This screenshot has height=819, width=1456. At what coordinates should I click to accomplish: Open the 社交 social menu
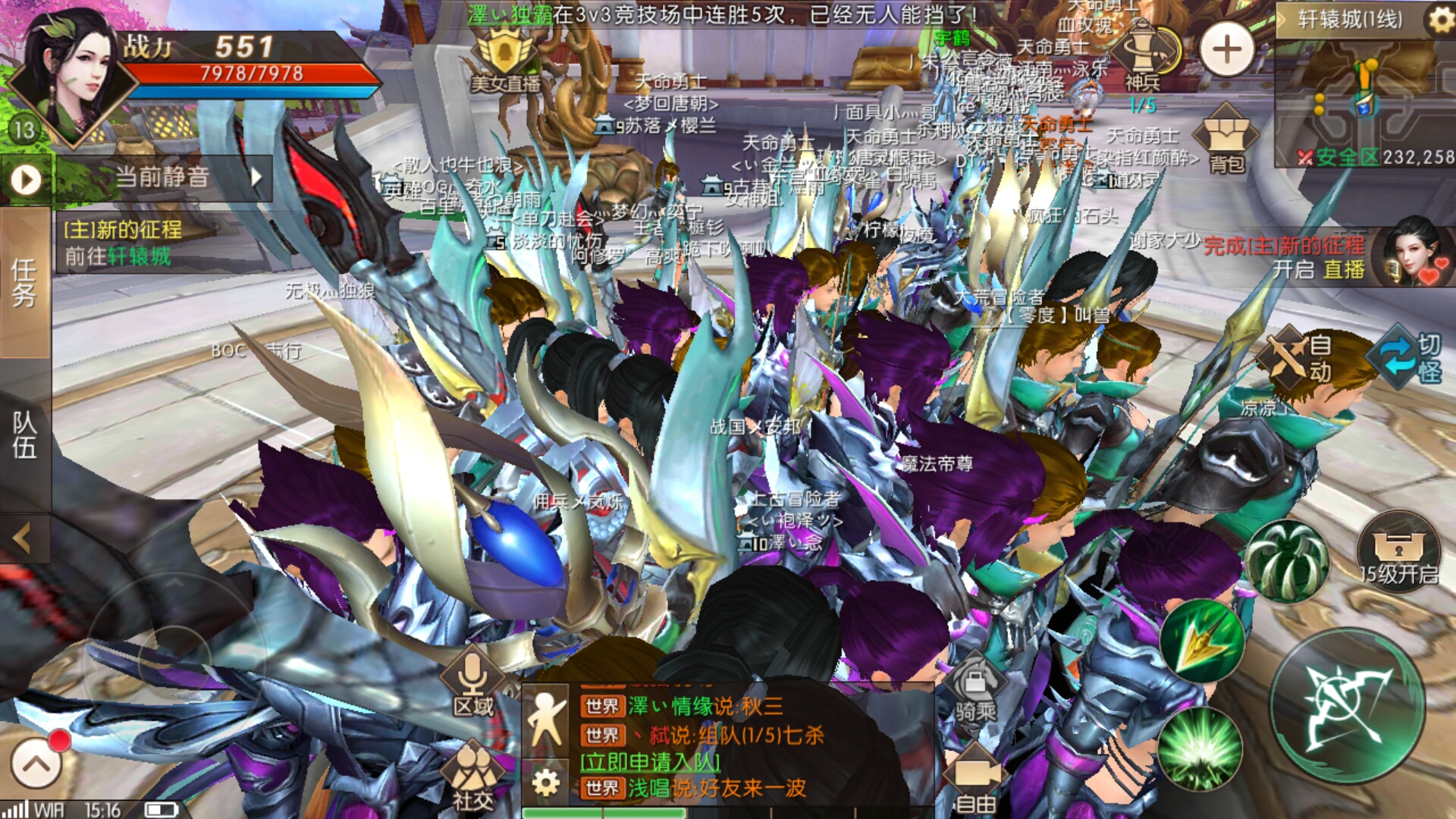[x=472, y=777]
